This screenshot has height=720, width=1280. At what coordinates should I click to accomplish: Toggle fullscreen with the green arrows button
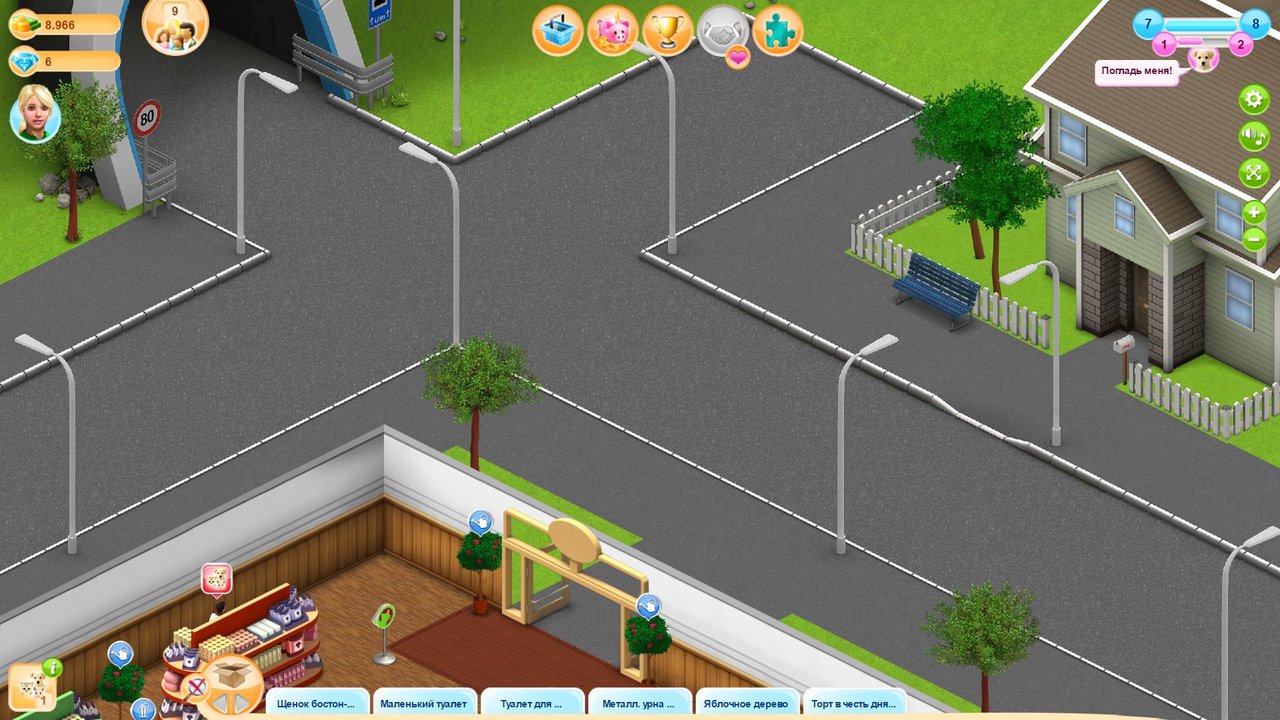[x=1253, y=173]
